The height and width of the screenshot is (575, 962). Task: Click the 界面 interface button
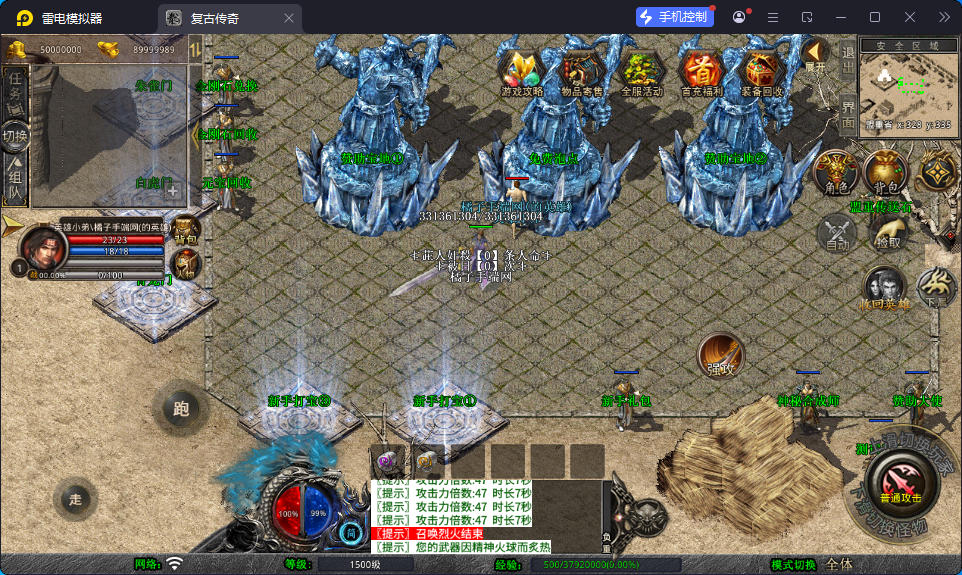(848, 112)
